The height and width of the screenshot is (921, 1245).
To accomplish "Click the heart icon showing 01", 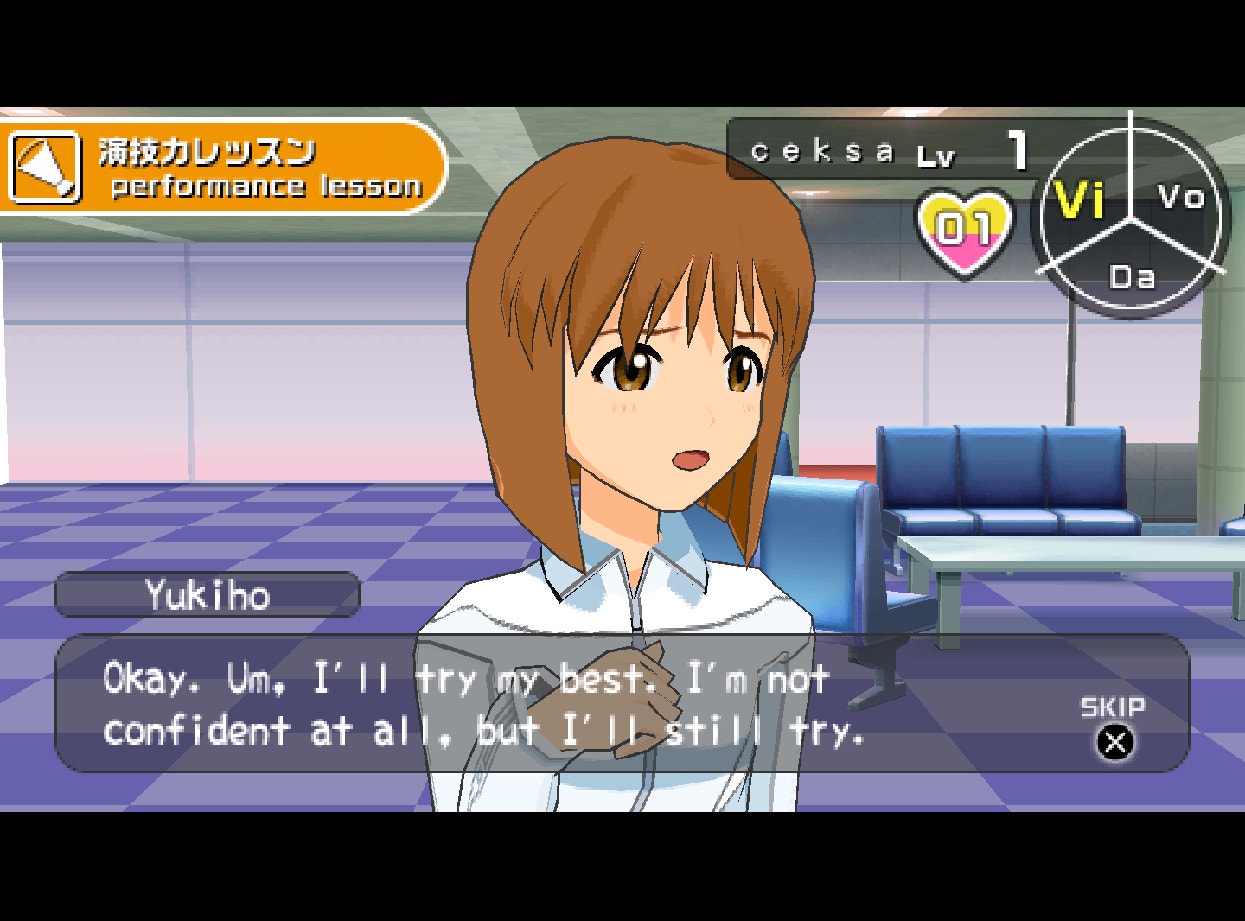I will tap(965, 231).
